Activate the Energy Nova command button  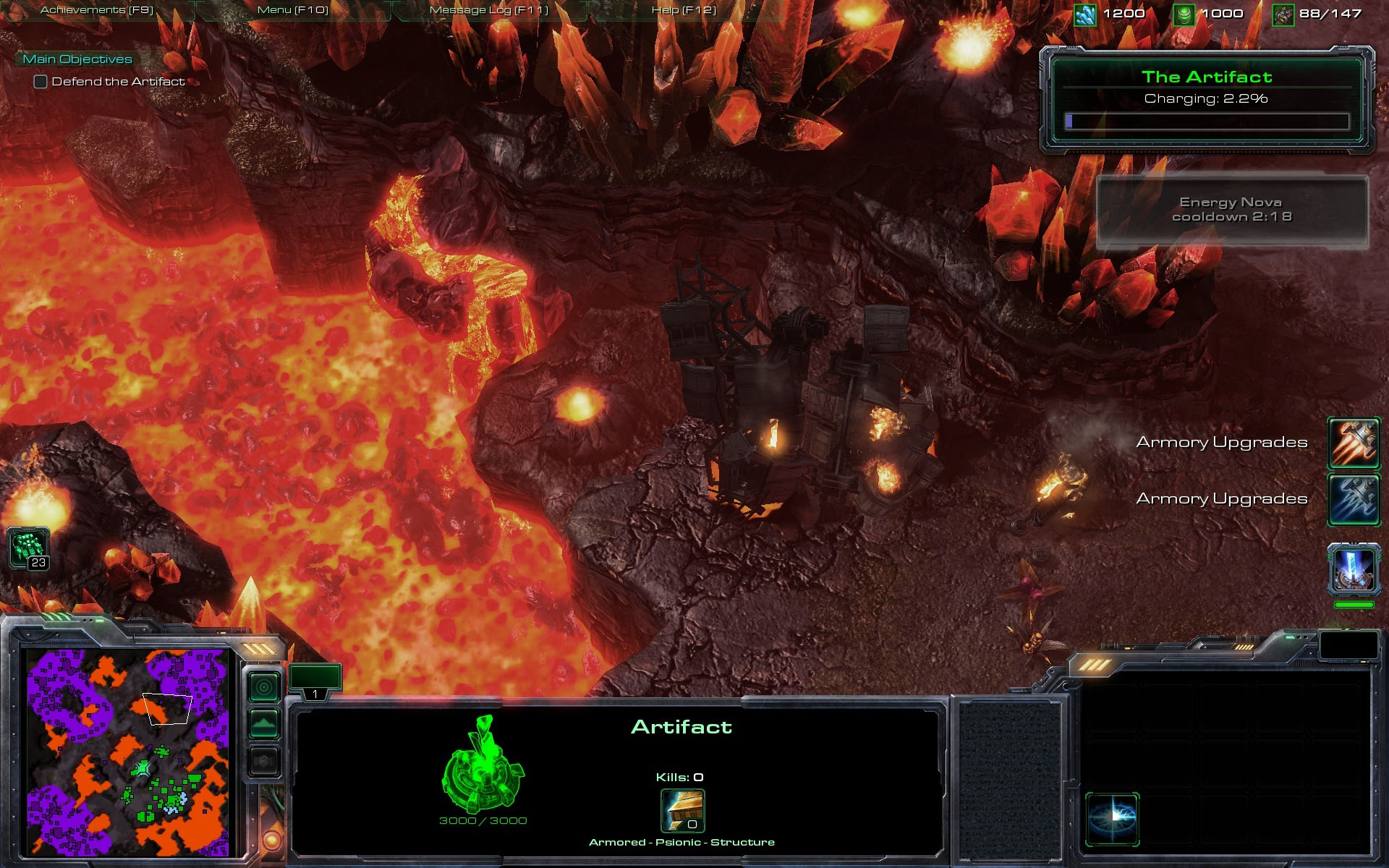pos(1113,819)
